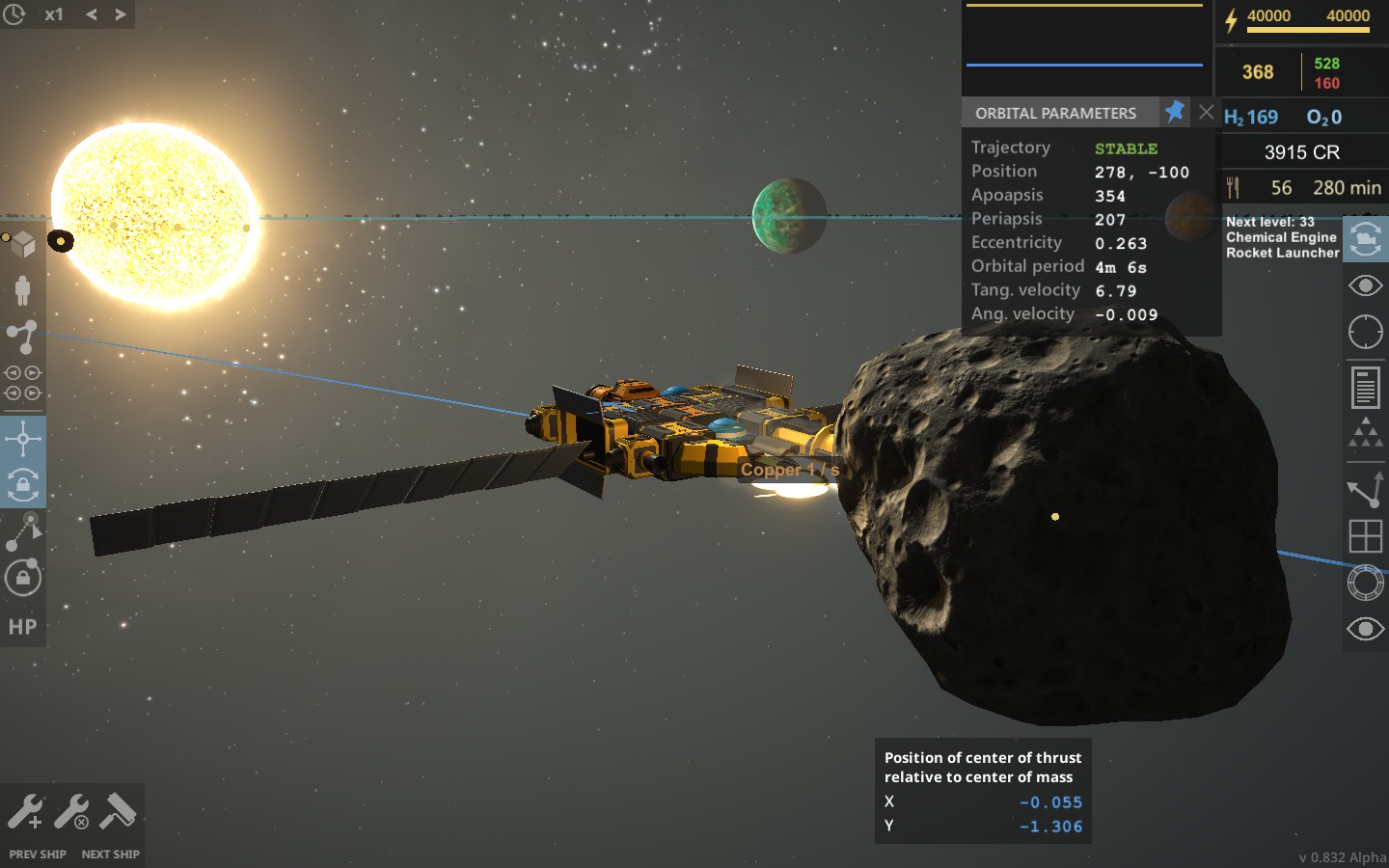Open the game time clock icon
Viewport: 1389px width, 868px height.
pos(14,14)
